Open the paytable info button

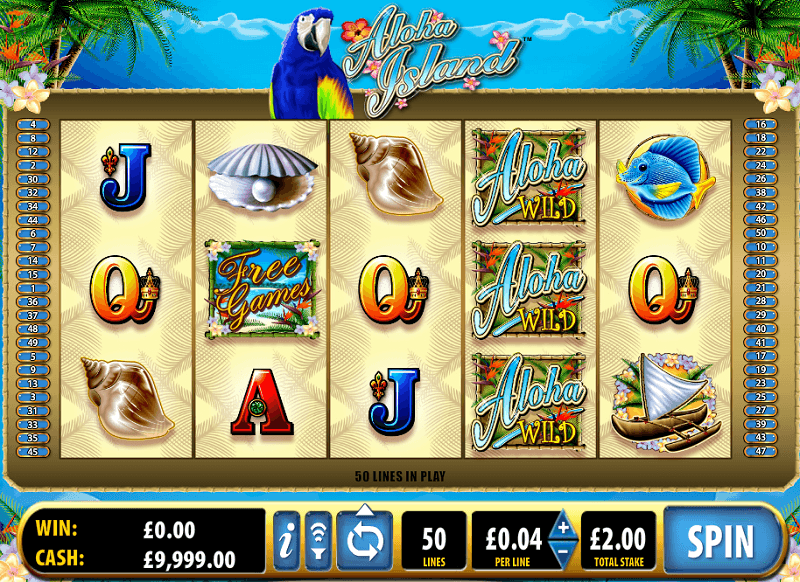pos(286,541)
